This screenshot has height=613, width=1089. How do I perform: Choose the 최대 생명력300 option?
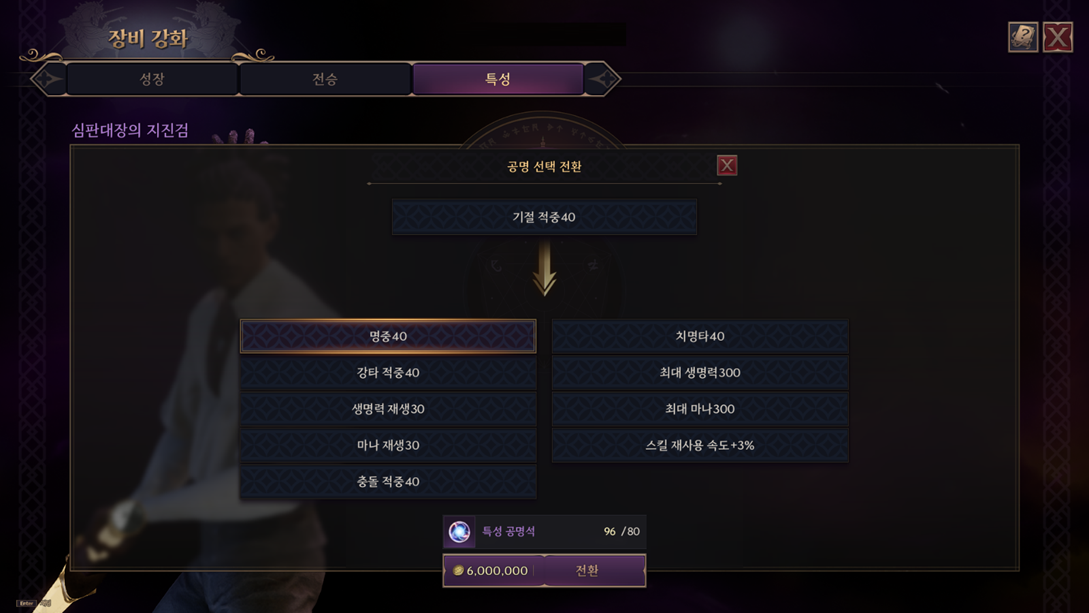[x=700, y=373]
